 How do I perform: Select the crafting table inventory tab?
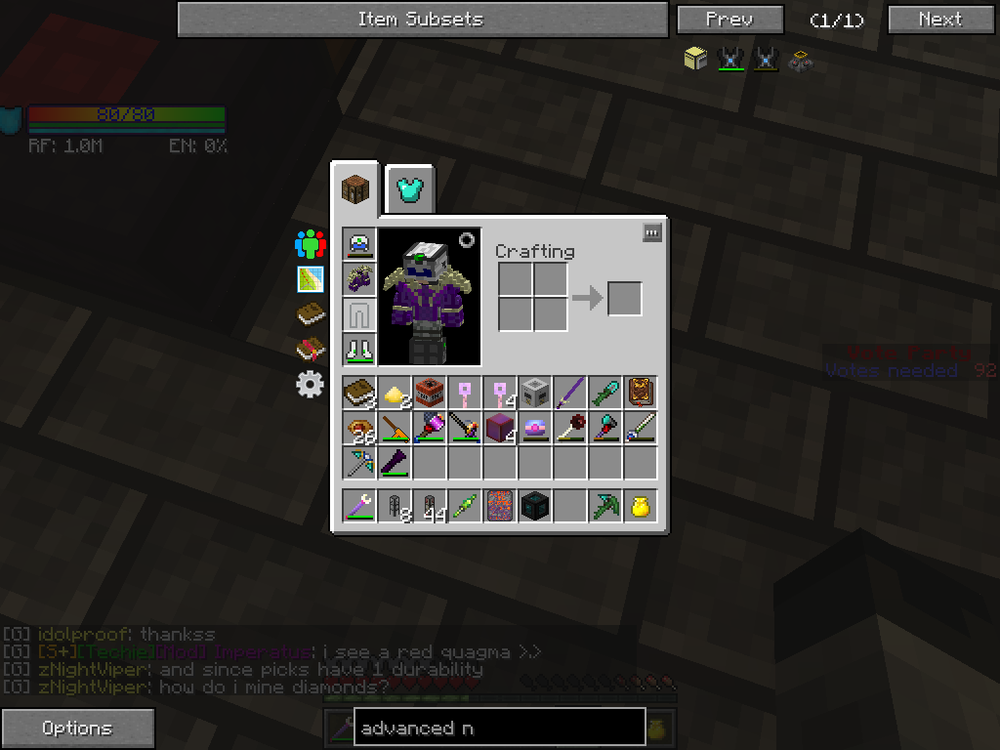(356, 189)
